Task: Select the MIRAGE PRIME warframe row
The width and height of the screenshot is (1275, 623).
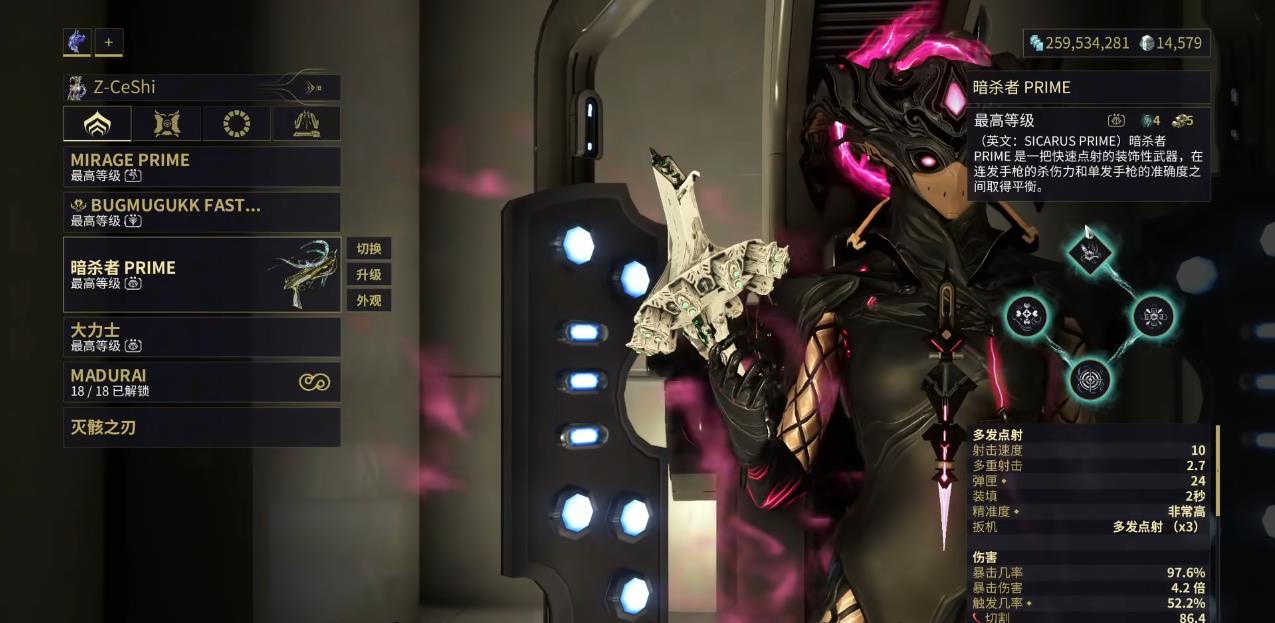Action: tap(201, 166)
